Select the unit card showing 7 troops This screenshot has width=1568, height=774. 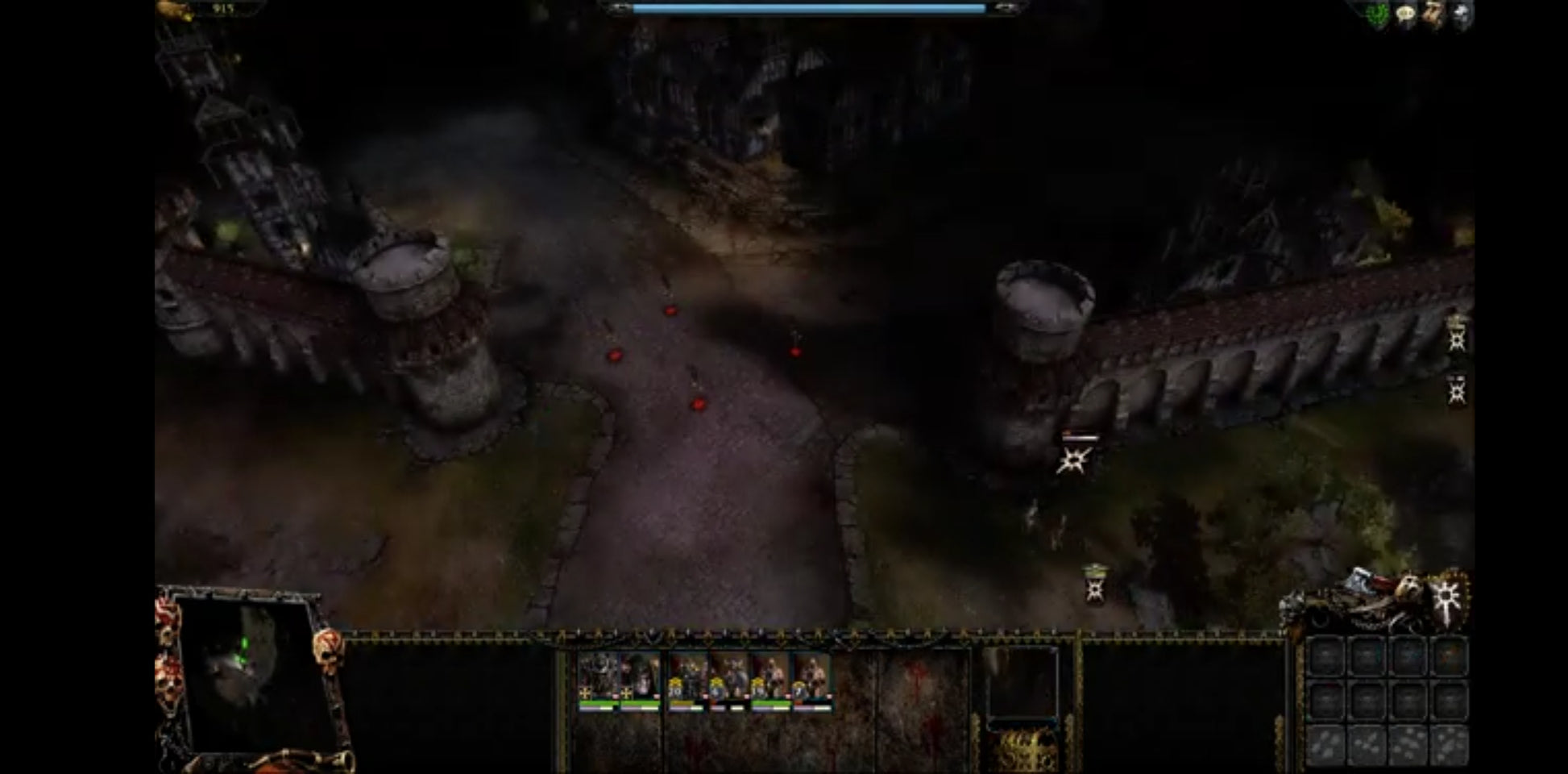[x=812, y=680]
